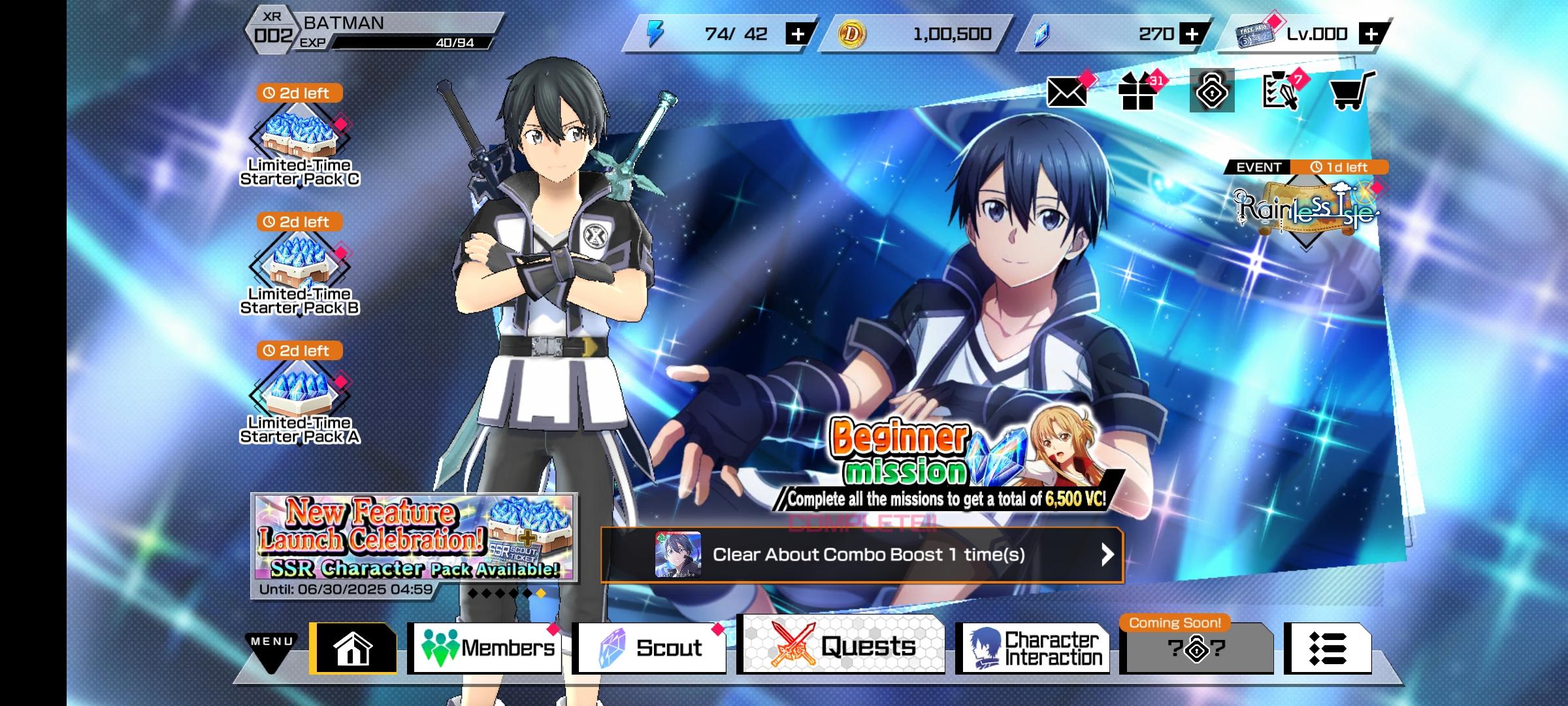Add crystals using the plus button
This screenshot has height=706, width=1568.
[1192, 34]
